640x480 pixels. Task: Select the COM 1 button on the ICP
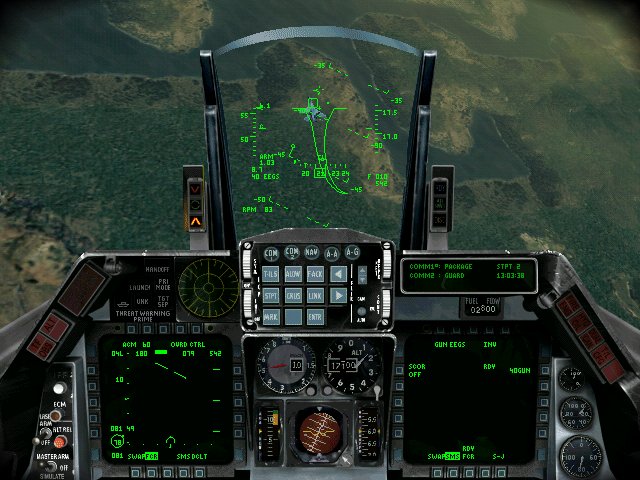click(x=270, y=253)
